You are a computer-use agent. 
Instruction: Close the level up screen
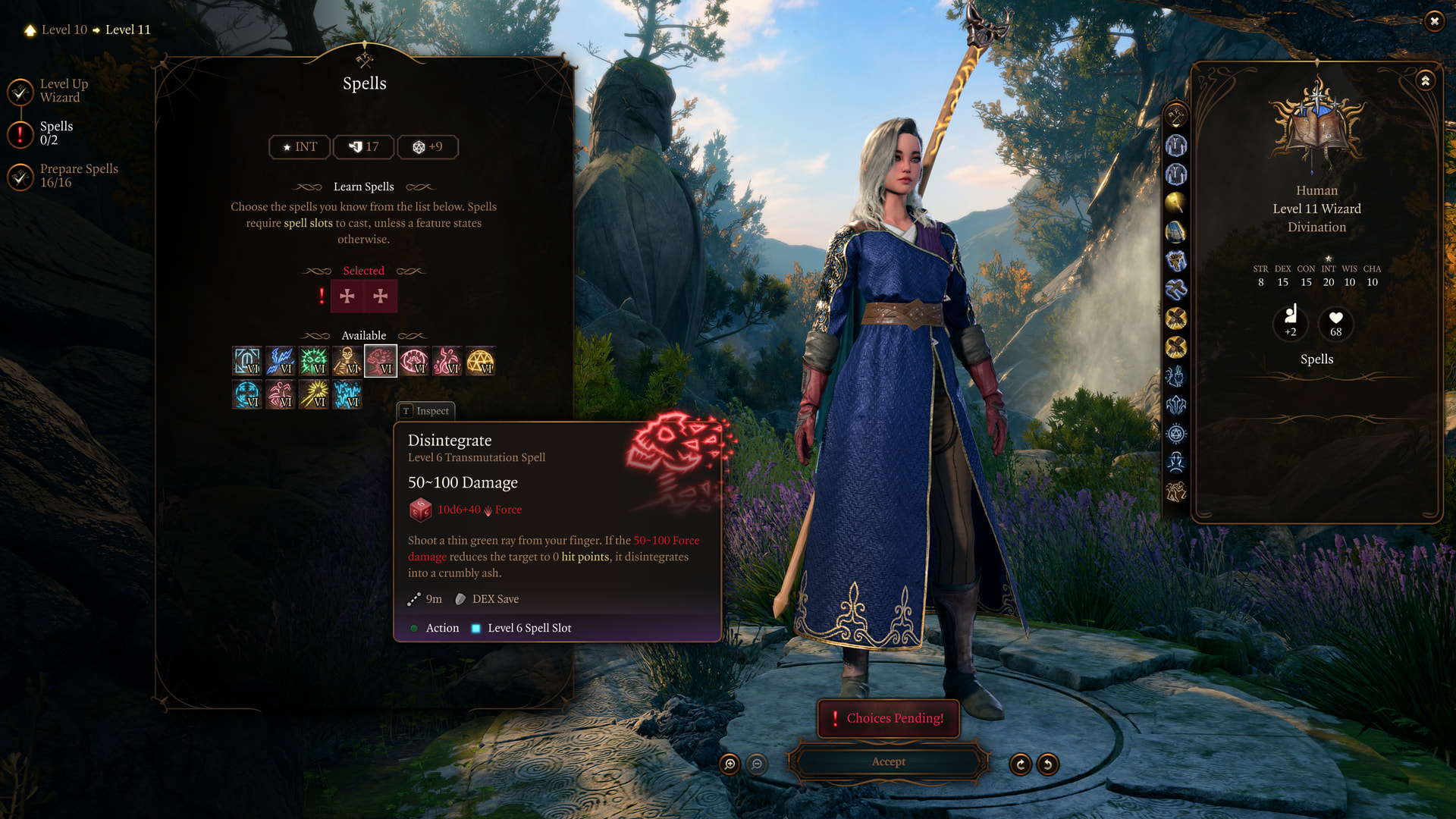[x=1433, y=21]
